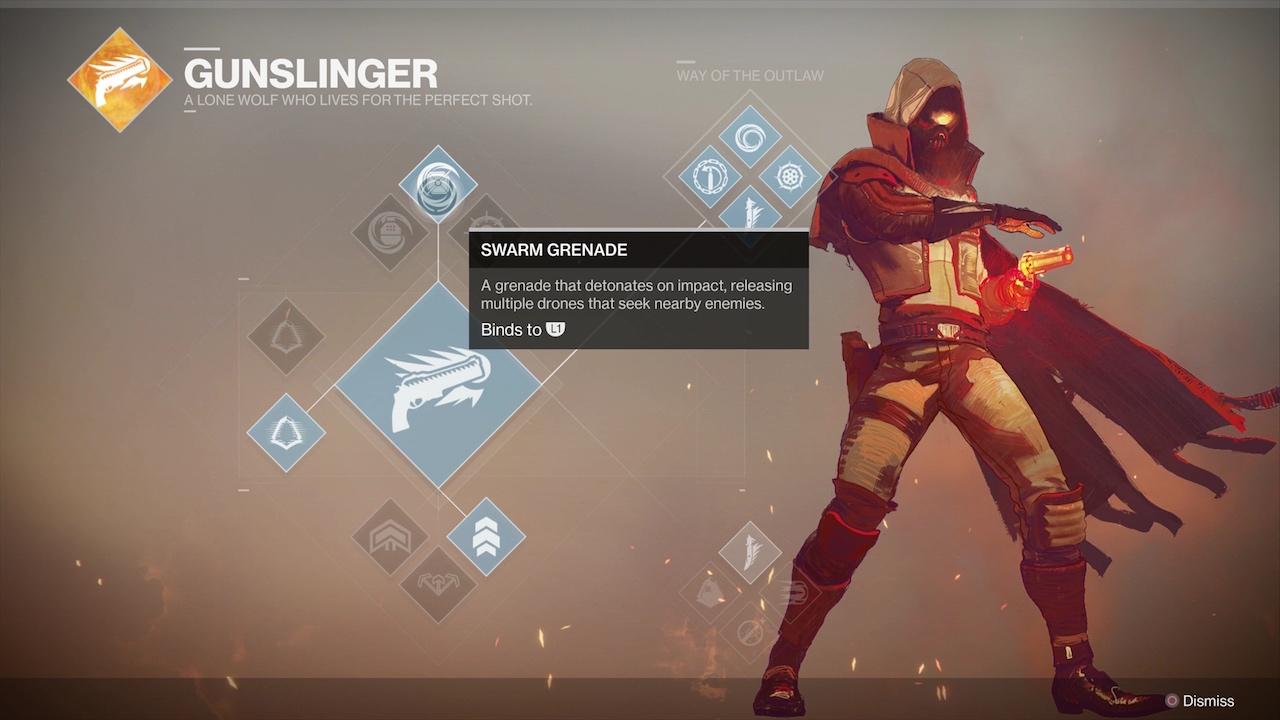Image resolution: width=1280 pixels, height=720 pixels.
Task: Select the spiked revolver cylinder perk
Action: (790, 177)
